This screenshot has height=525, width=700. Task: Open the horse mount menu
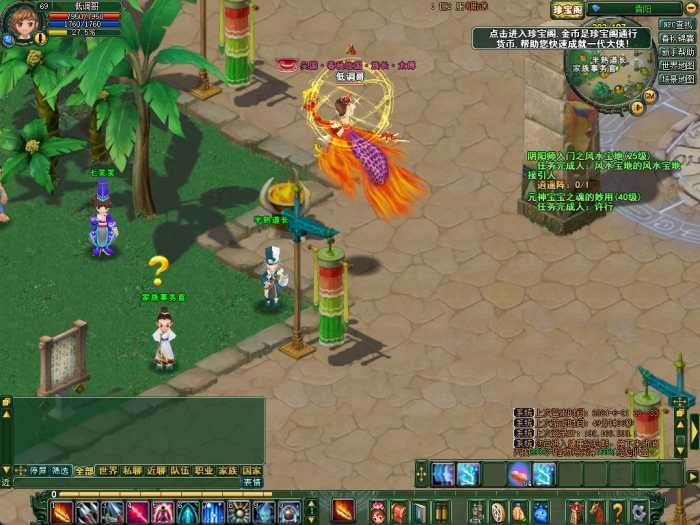click(597, 512)
